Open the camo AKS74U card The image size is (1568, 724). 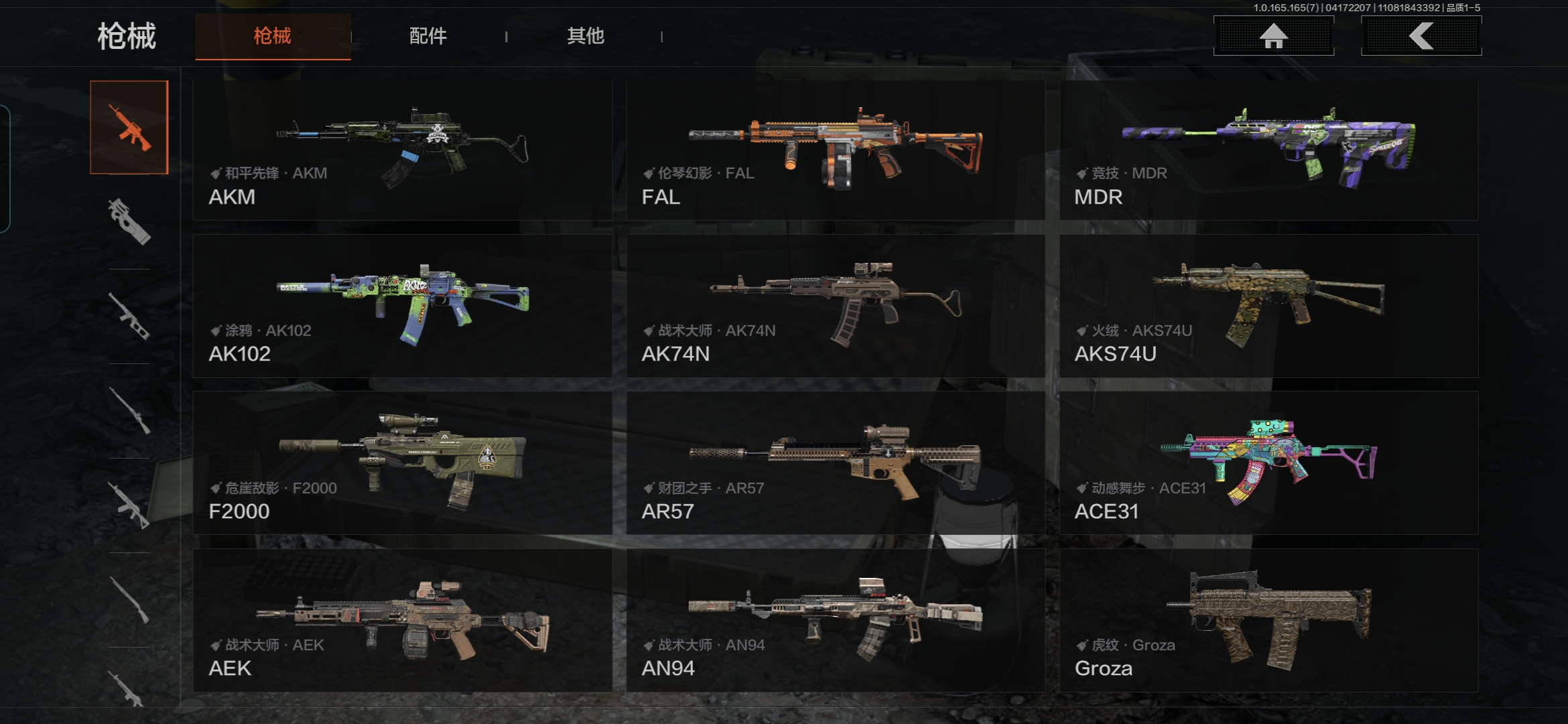click(1268, 306)
